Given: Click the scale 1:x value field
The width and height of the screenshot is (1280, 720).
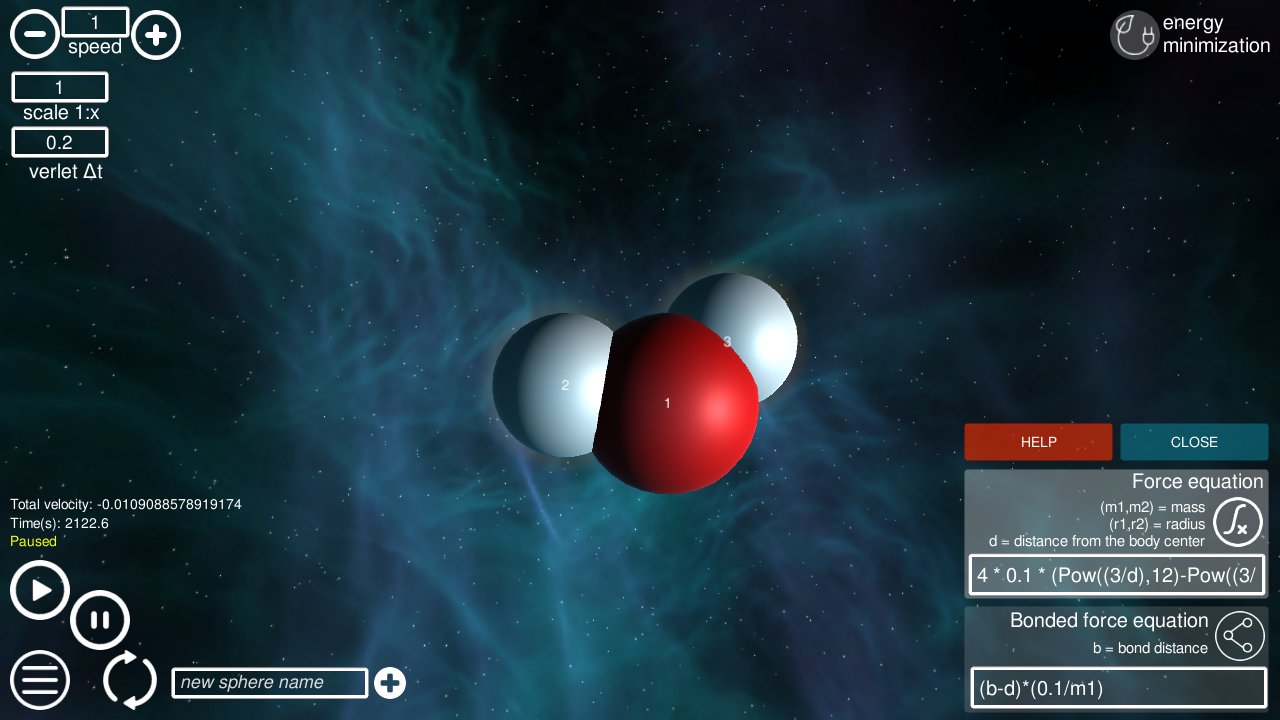Looking at the screenshot, I should point(59,87).
